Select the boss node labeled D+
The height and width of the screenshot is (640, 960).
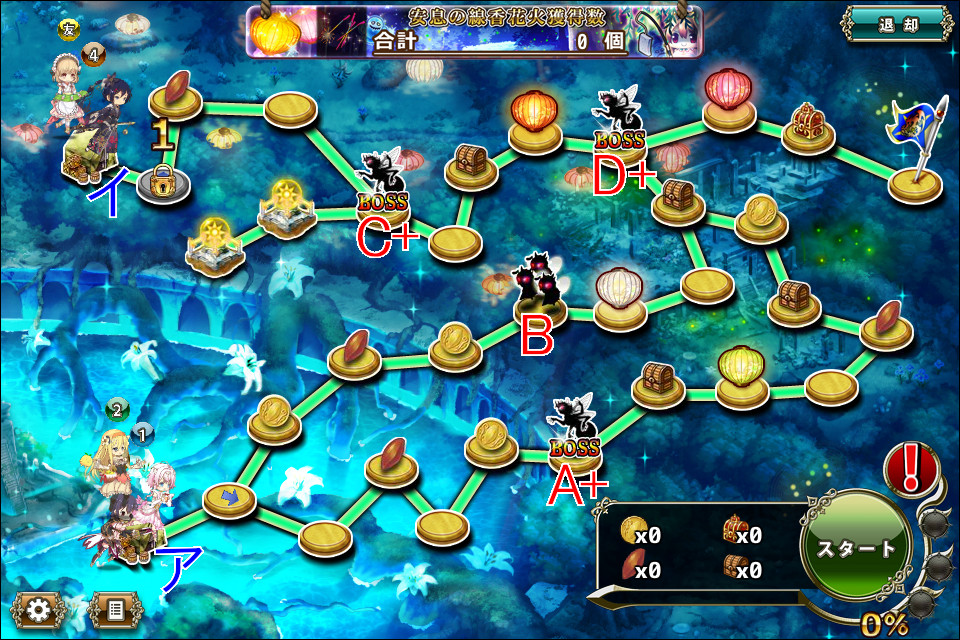pos(620,124)
